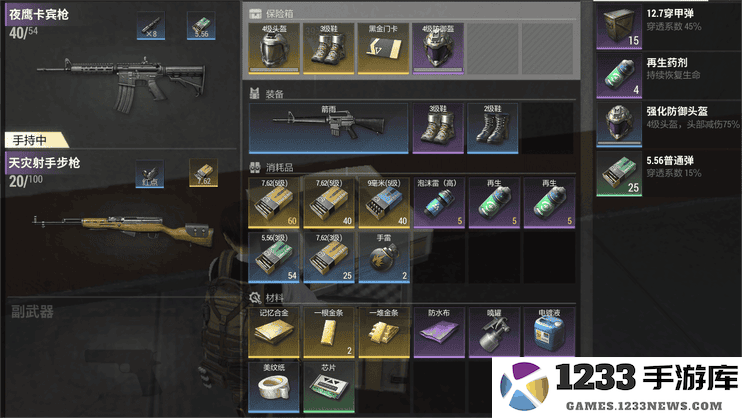Select the 2级鞋 boots slot

pyautogui.click(x=493, y=129)
